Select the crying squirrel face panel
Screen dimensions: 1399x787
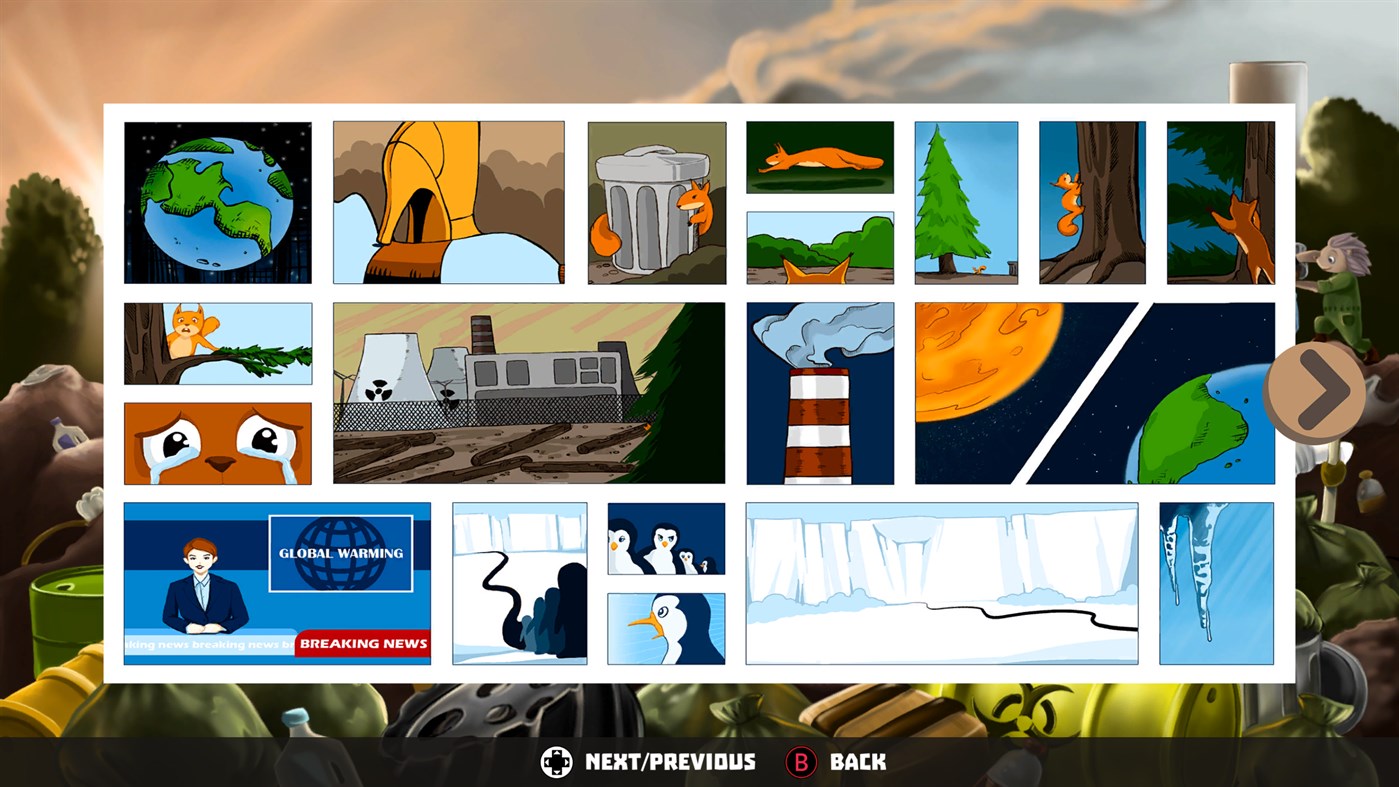[x=217, y=442]
